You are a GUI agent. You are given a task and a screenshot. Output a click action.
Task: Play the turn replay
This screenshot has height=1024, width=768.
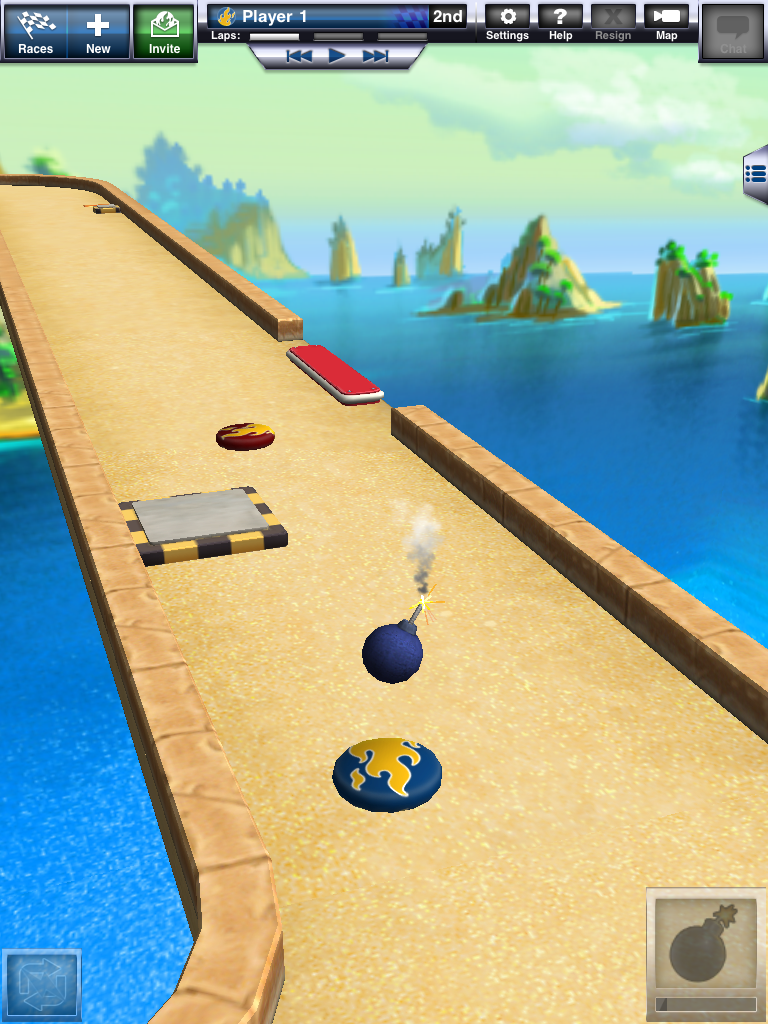click(337, 56)
